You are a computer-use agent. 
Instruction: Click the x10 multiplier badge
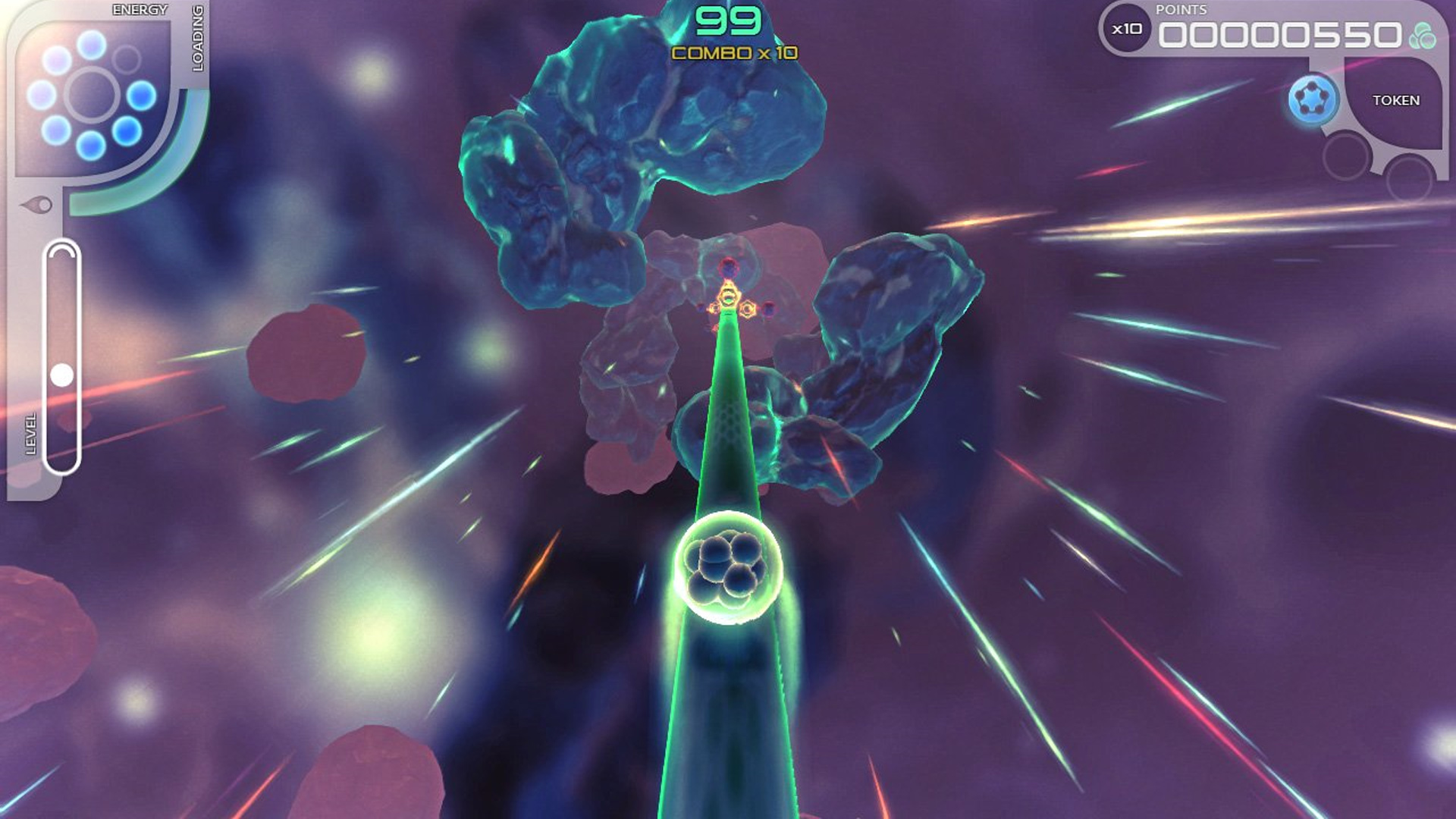(x=1127, y=30)
